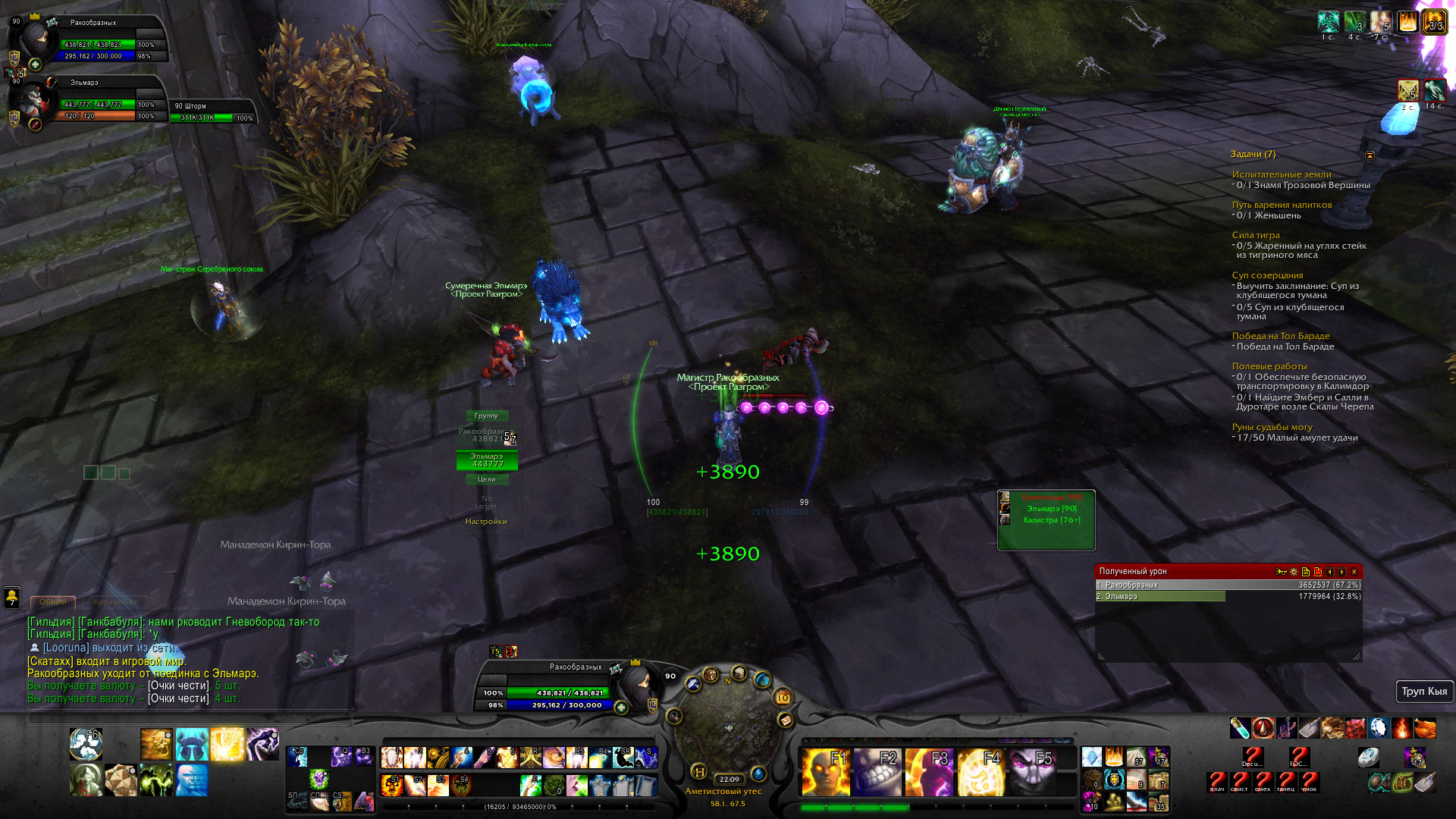Activate the flaming face F1 ability
The image size is (1456, 819).
click(825, 771)
